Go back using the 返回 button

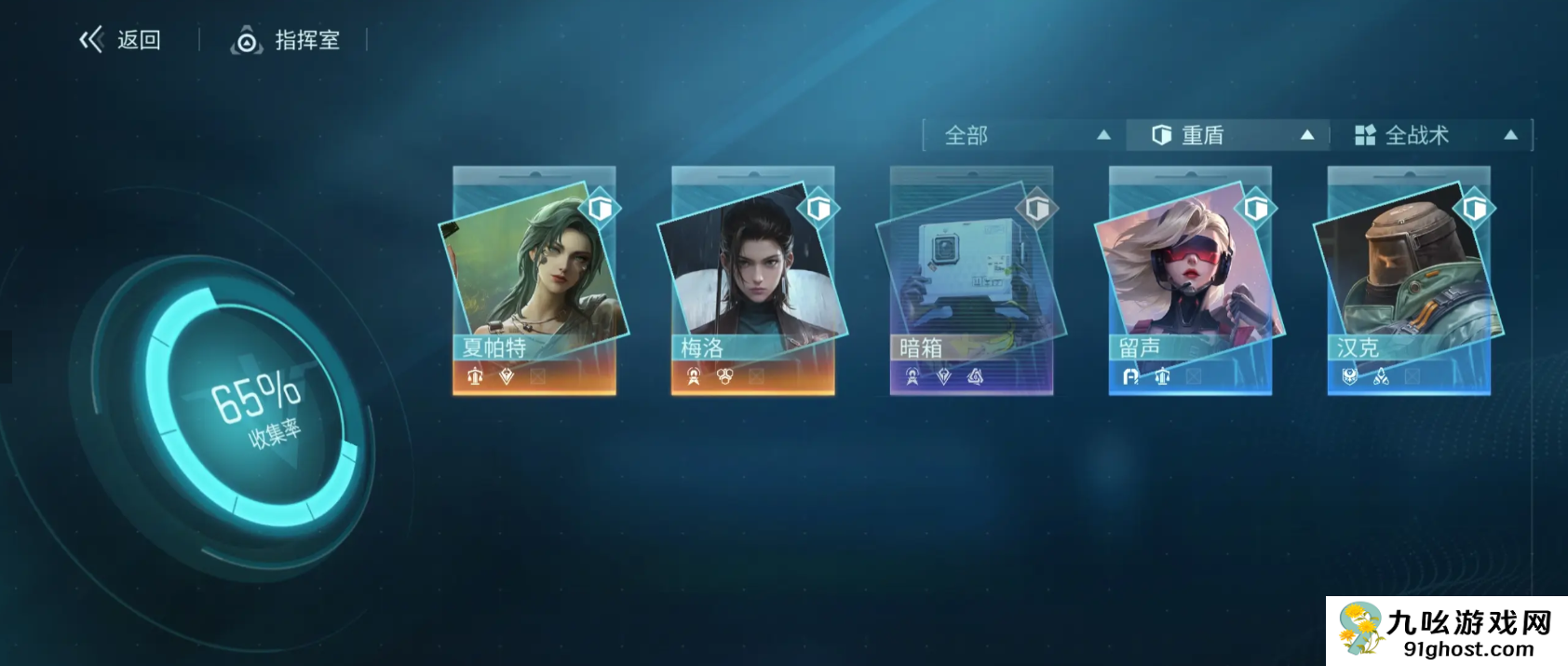tap(120, 40)
